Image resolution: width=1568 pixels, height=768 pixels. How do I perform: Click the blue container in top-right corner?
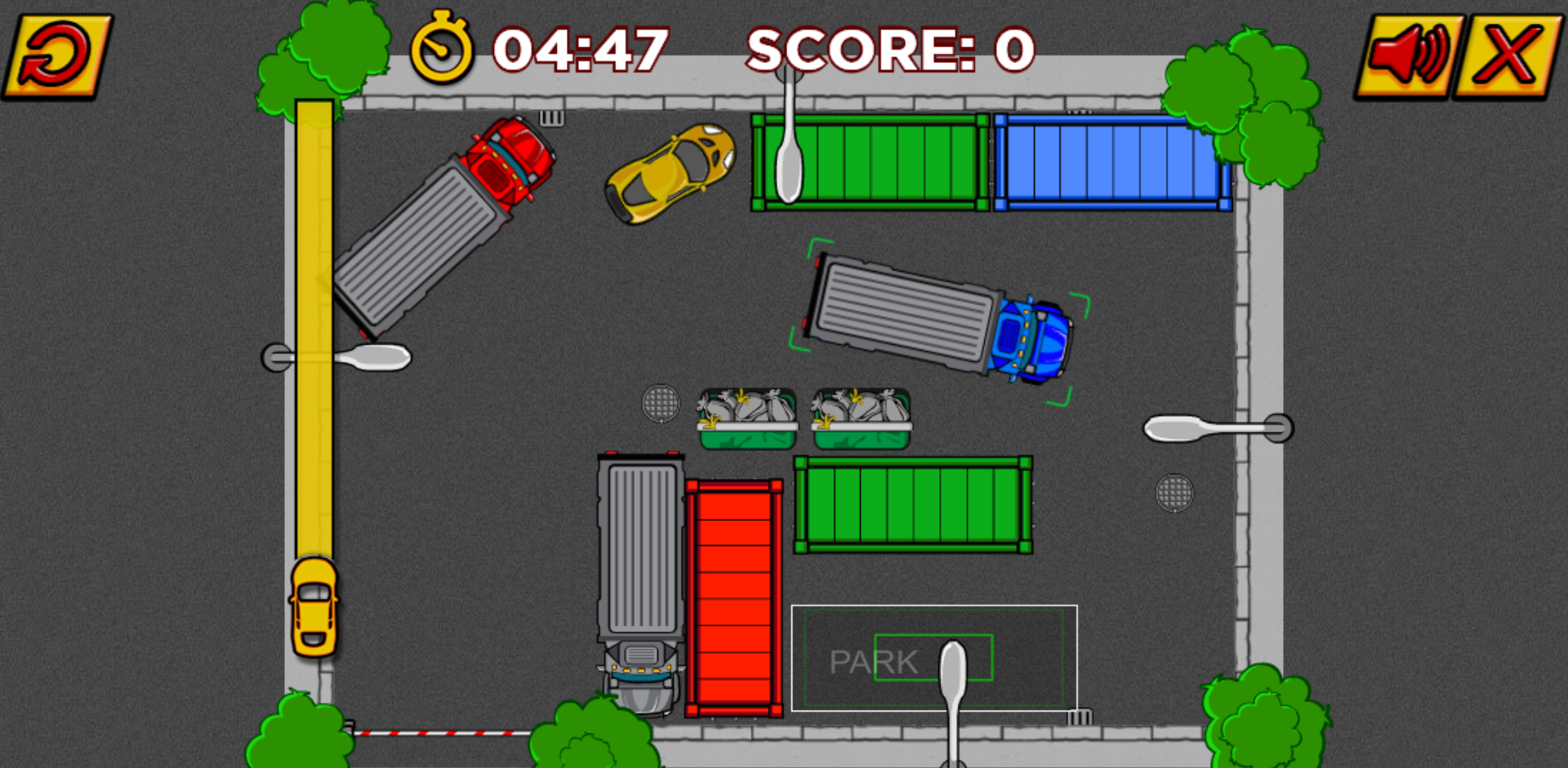pyautogui.click(x=1111, y=163)
